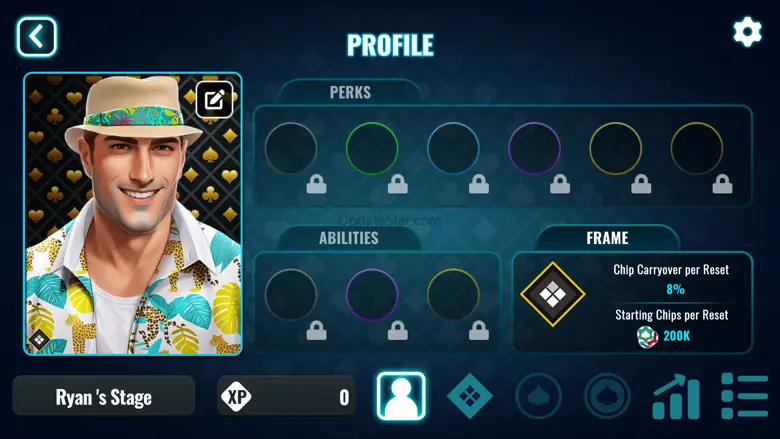The image size is (780, 439).
Task: Click the PERKS section header
Action: tap(350, 92)
